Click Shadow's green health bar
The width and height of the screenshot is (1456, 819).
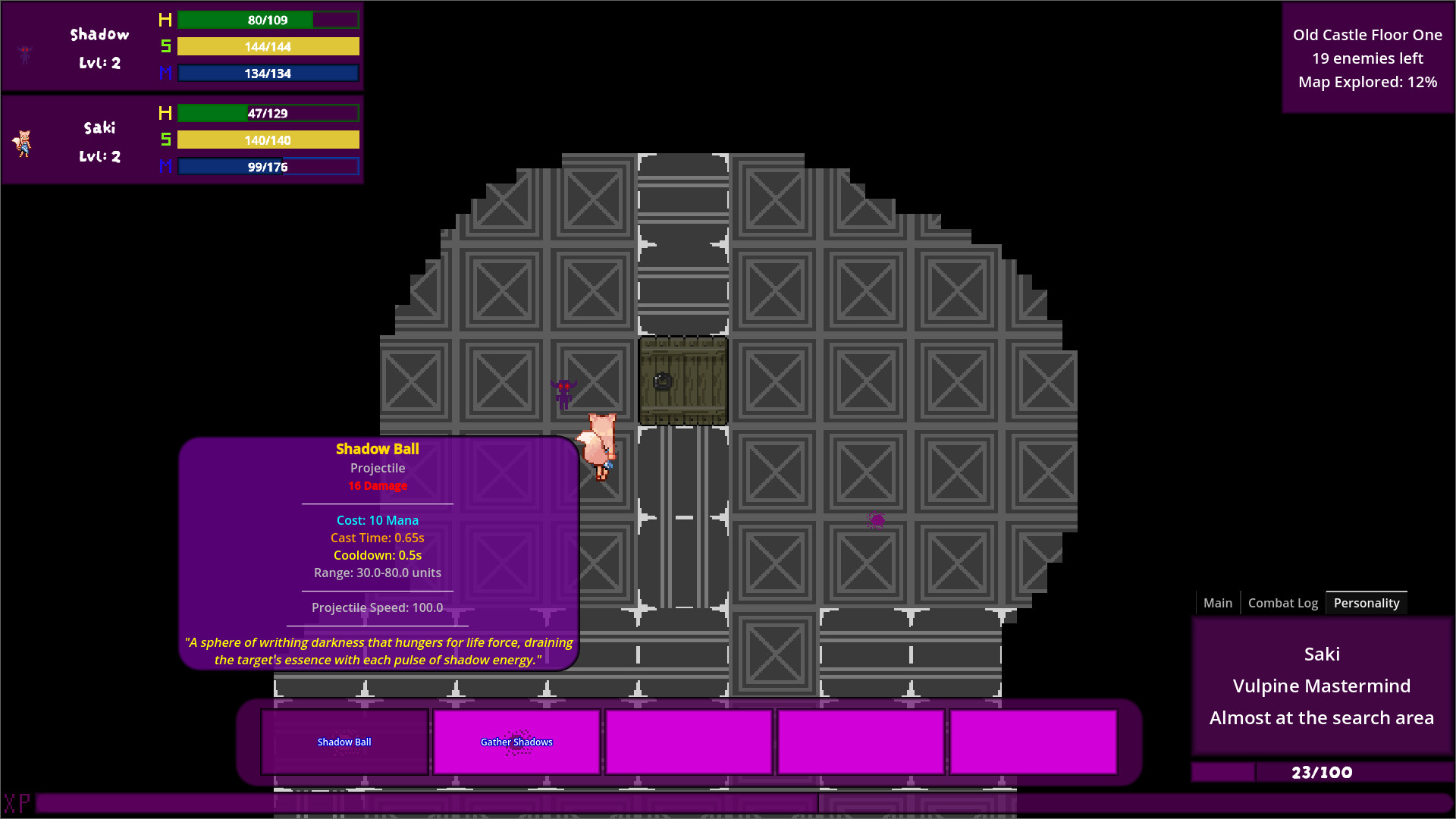[267, 20]
